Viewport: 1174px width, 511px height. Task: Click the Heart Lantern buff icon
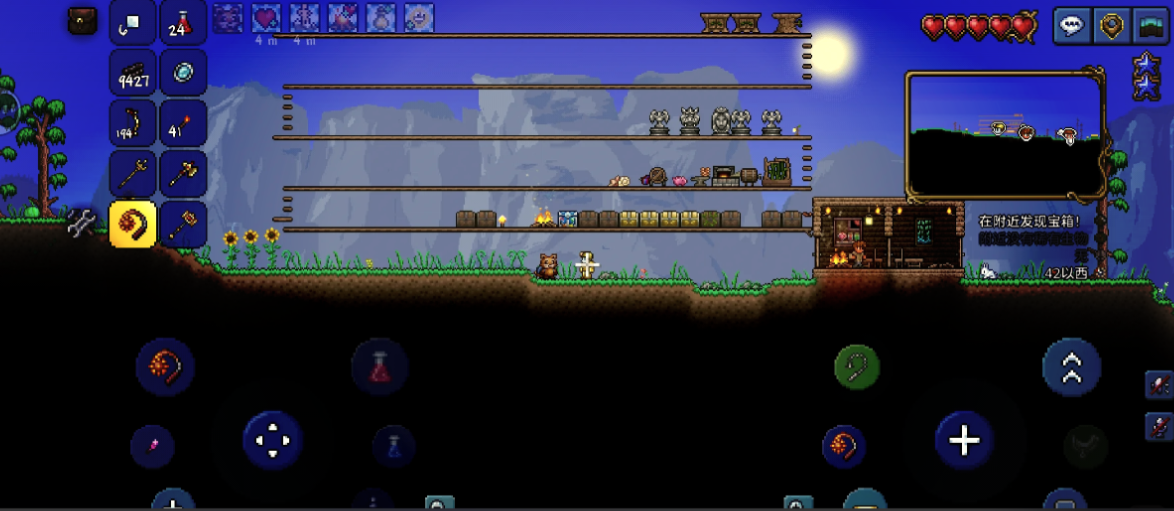tap(265, 18)
